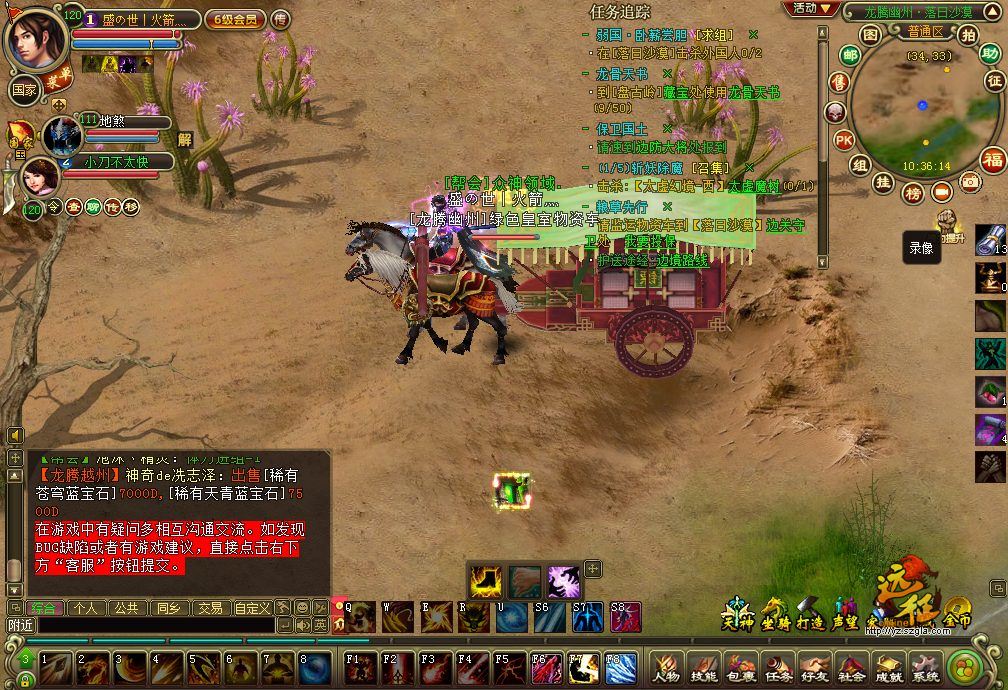Activate the blue orb skill in slot 8
Screen dimensions: 1008x690
click(314, 667)
